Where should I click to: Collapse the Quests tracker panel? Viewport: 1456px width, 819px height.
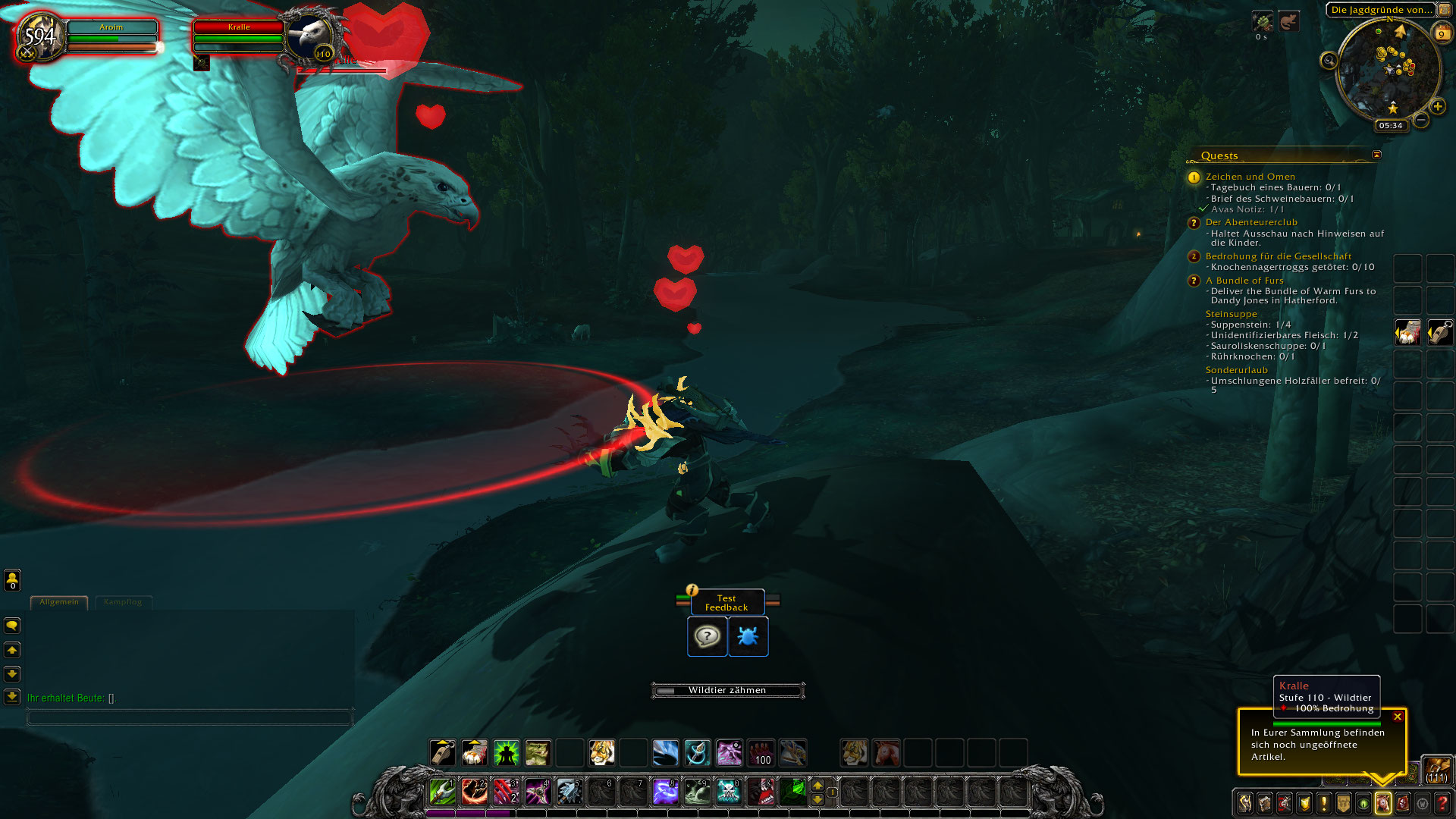pos(1376,155)
